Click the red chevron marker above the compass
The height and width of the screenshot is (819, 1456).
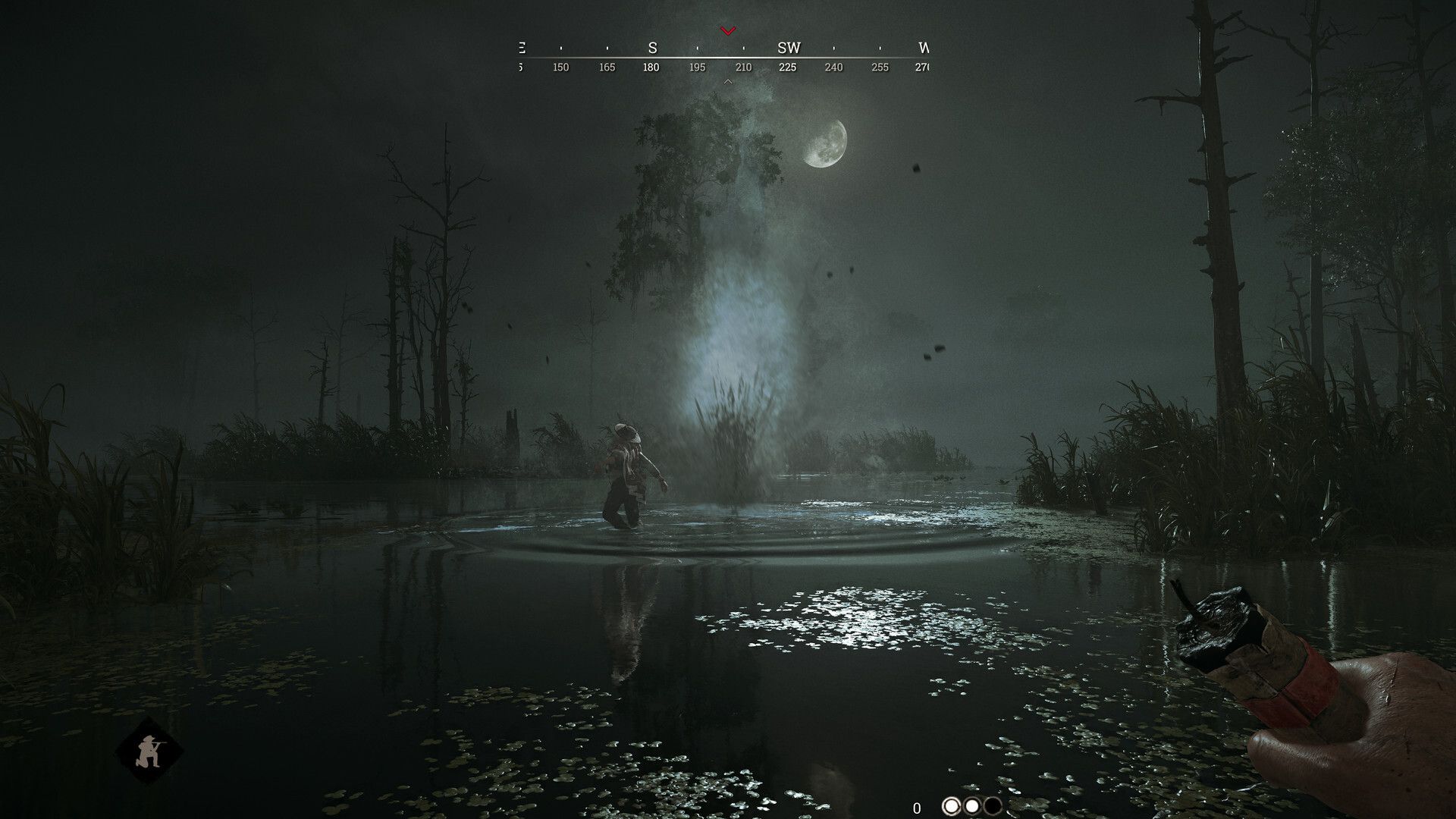729,32
